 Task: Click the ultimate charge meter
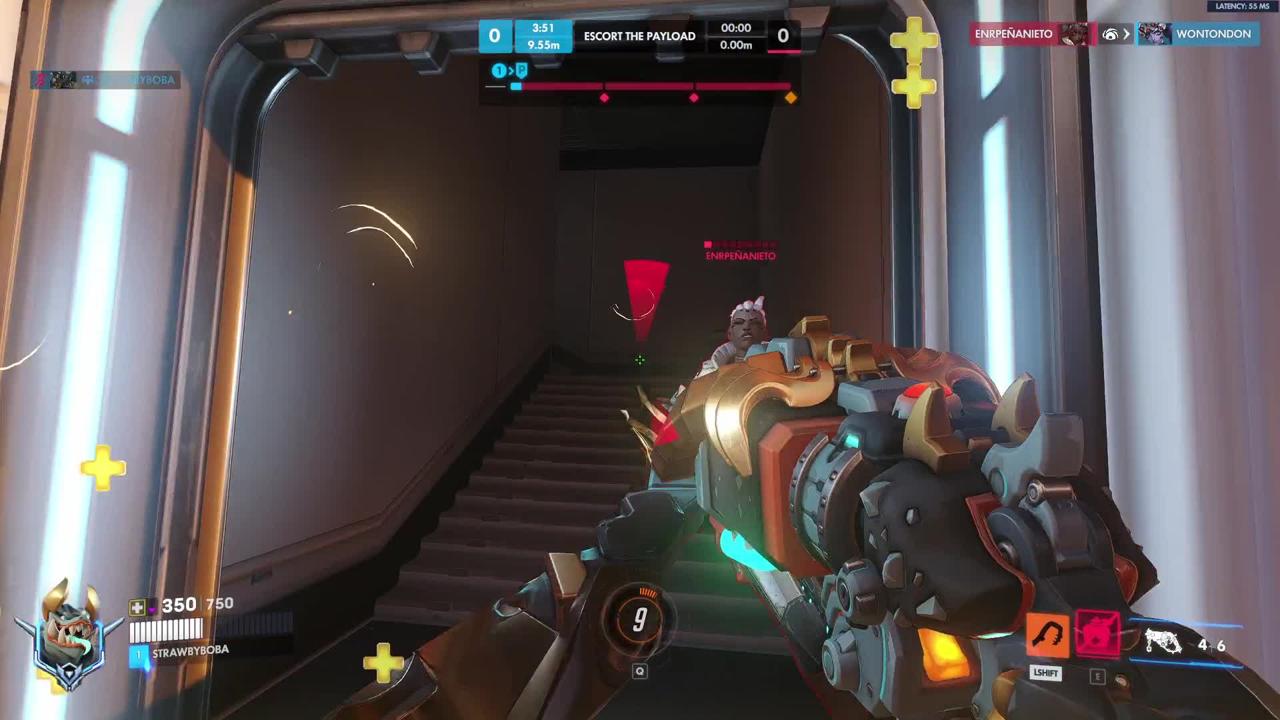(x=640, y=620)
